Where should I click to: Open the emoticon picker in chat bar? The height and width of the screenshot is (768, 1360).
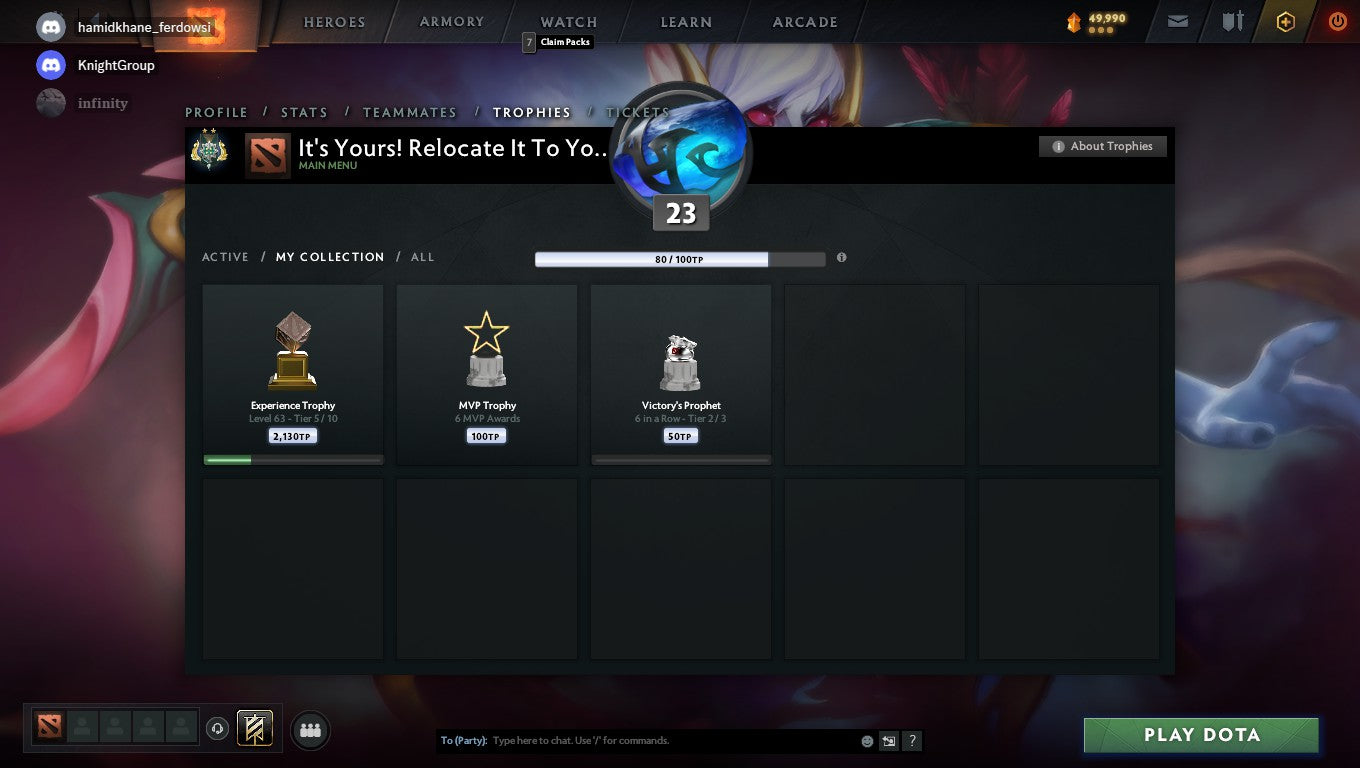point(866,740)
